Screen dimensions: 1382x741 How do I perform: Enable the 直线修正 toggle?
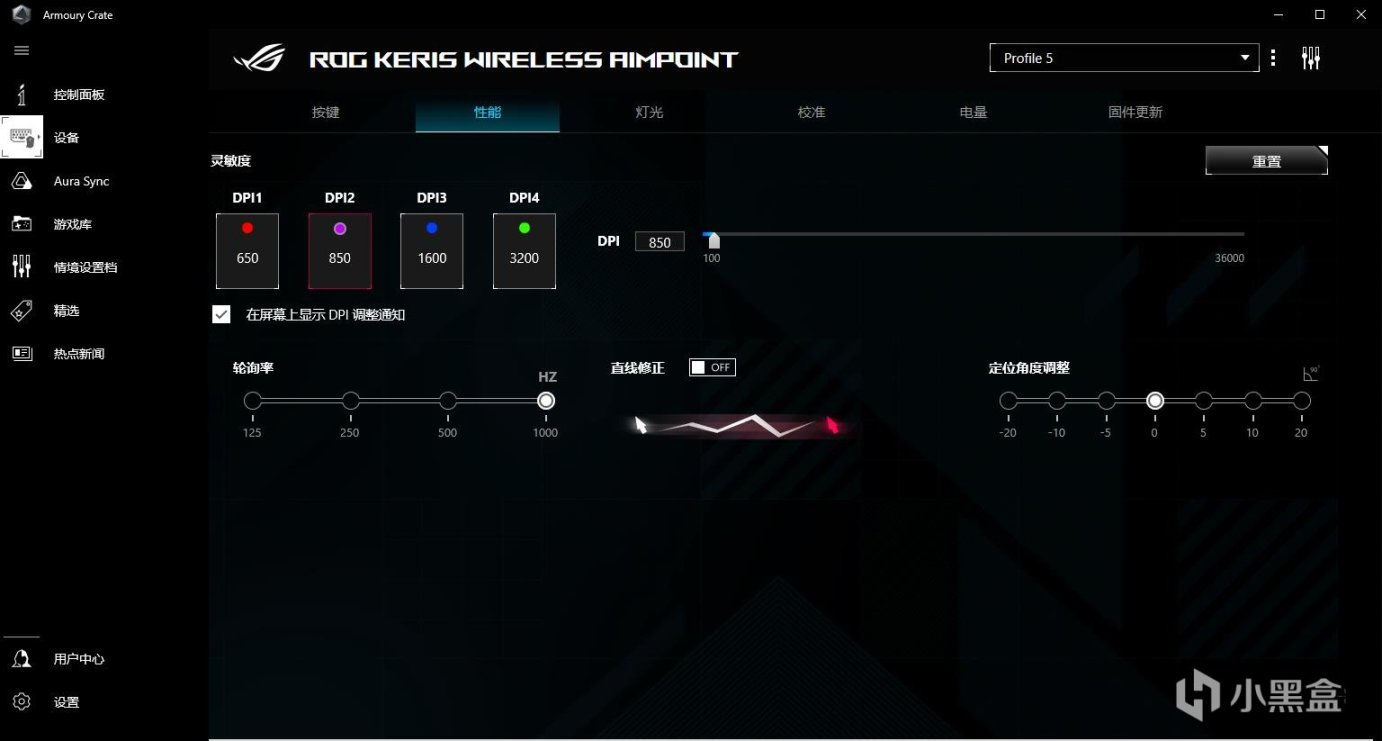point(712,367)
